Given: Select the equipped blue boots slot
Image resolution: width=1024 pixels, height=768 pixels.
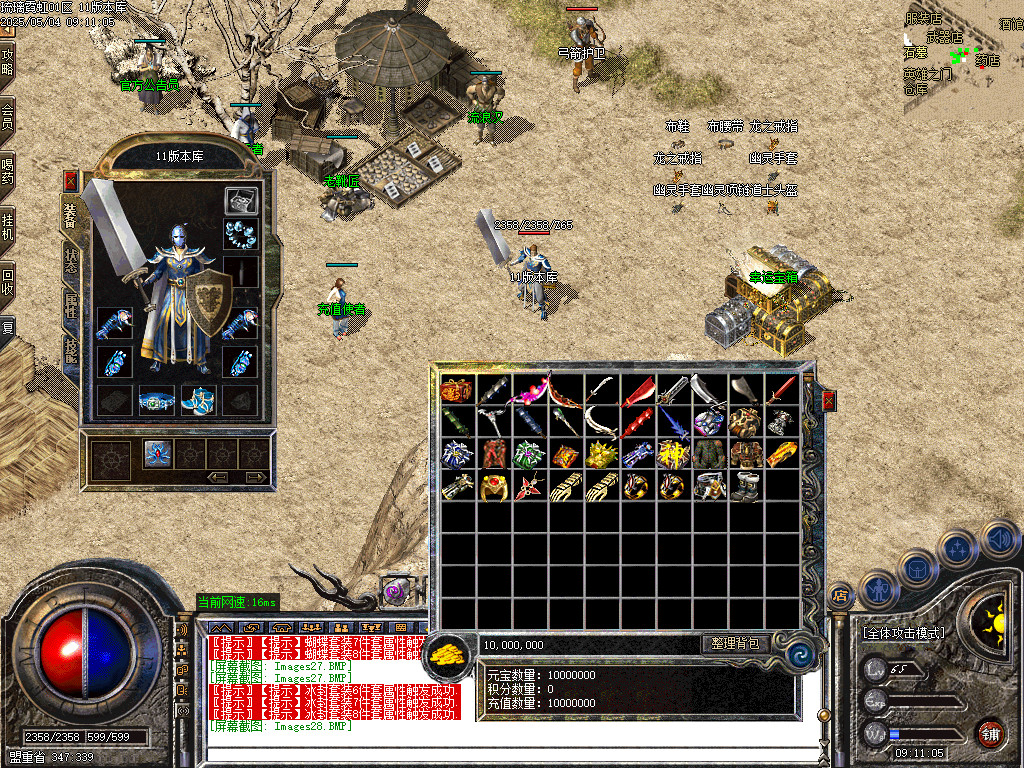Looking at the screenshot, I should (198, 400).
